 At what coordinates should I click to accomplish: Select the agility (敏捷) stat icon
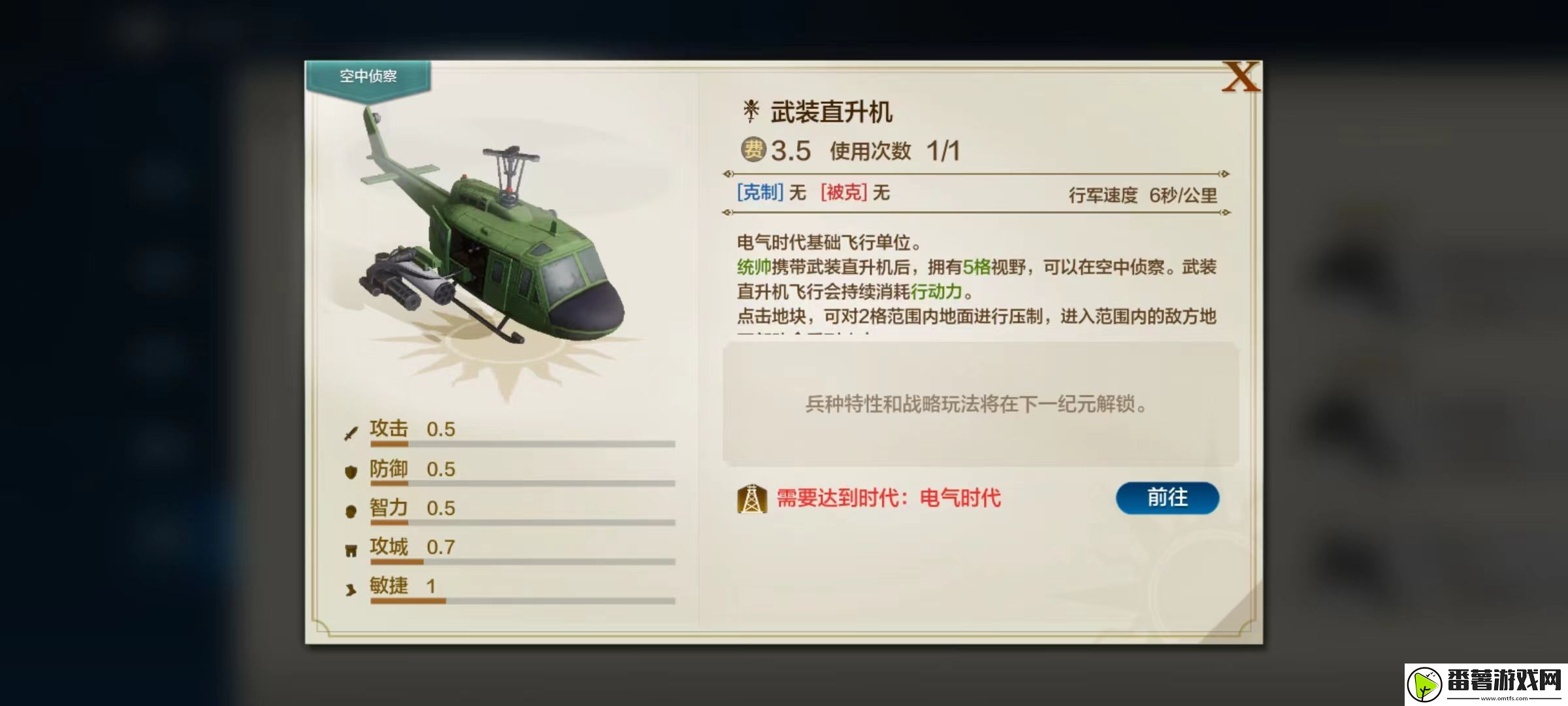(x=350, y=586)
